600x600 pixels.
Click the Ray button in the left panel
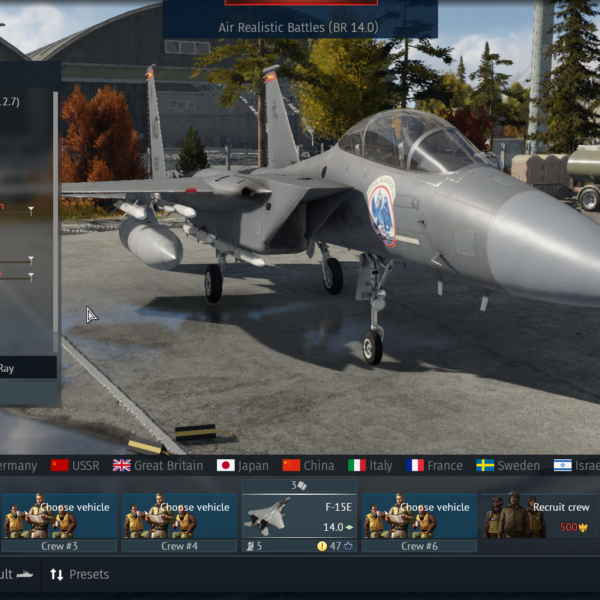(x=28, y=368)
